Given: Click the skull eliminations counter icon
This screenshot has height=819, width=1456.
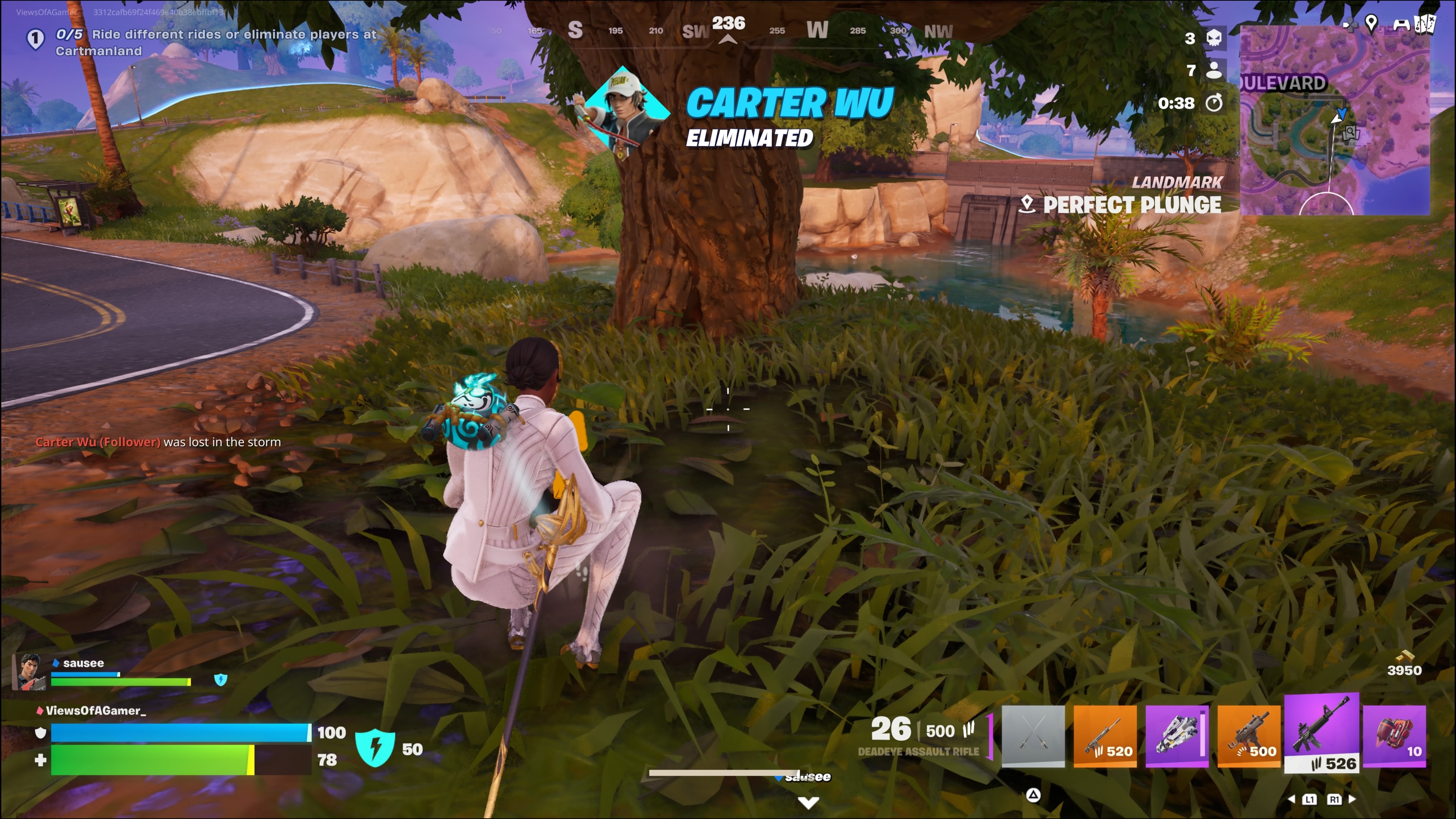Looking at the screenshot, I should (1214, 38).
